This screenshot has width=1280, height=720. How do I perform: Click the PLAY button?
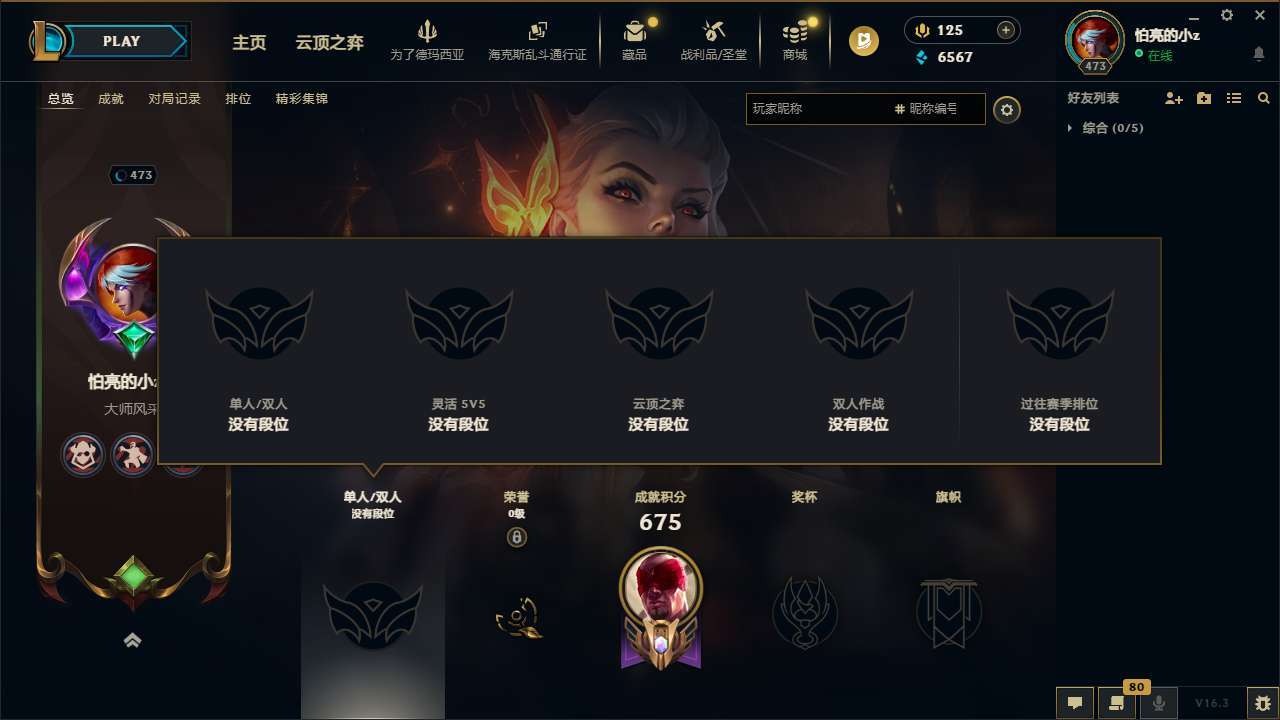[x=122, y=41]
